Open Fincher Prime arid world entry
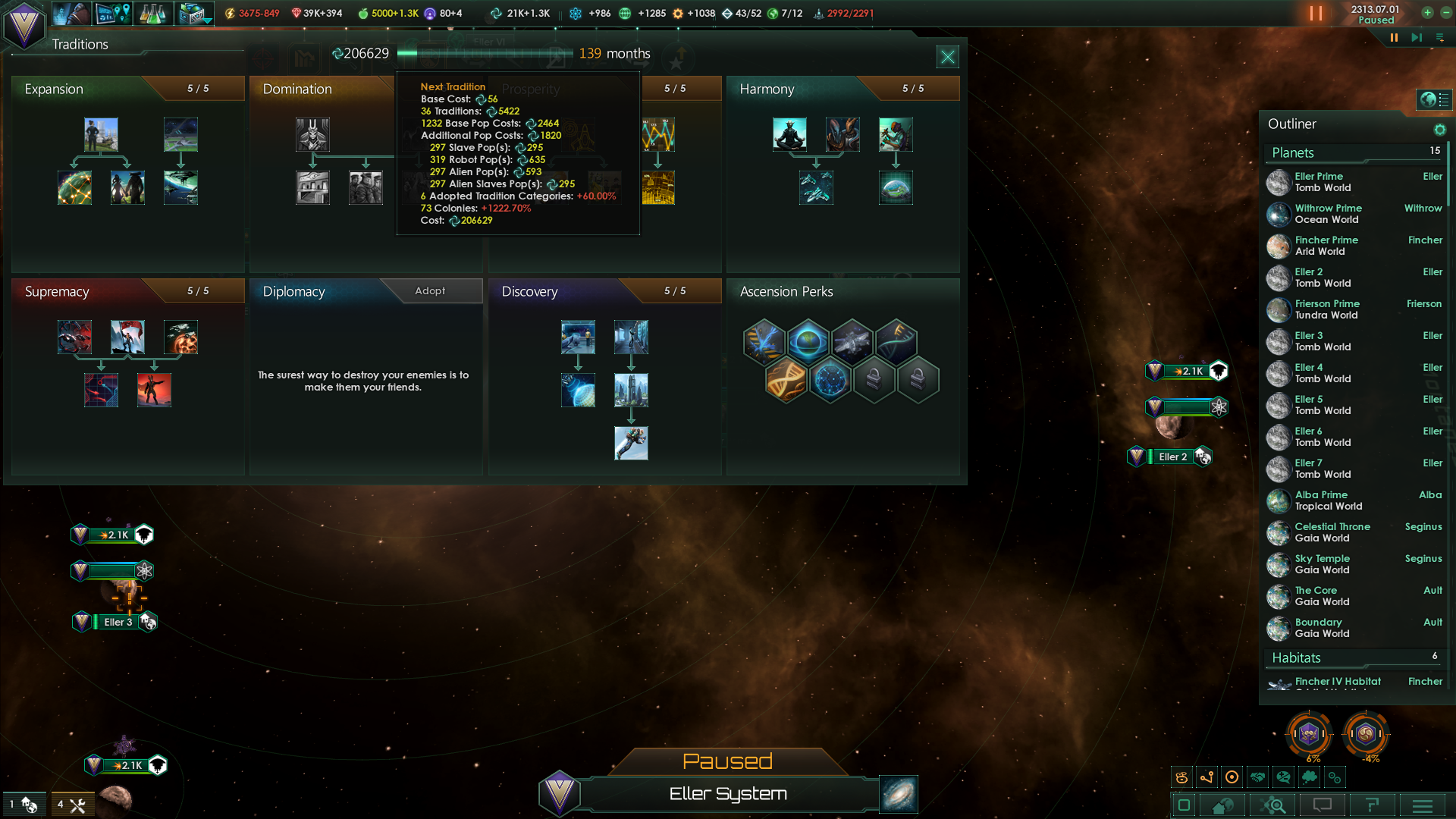 pos(1326,246)
